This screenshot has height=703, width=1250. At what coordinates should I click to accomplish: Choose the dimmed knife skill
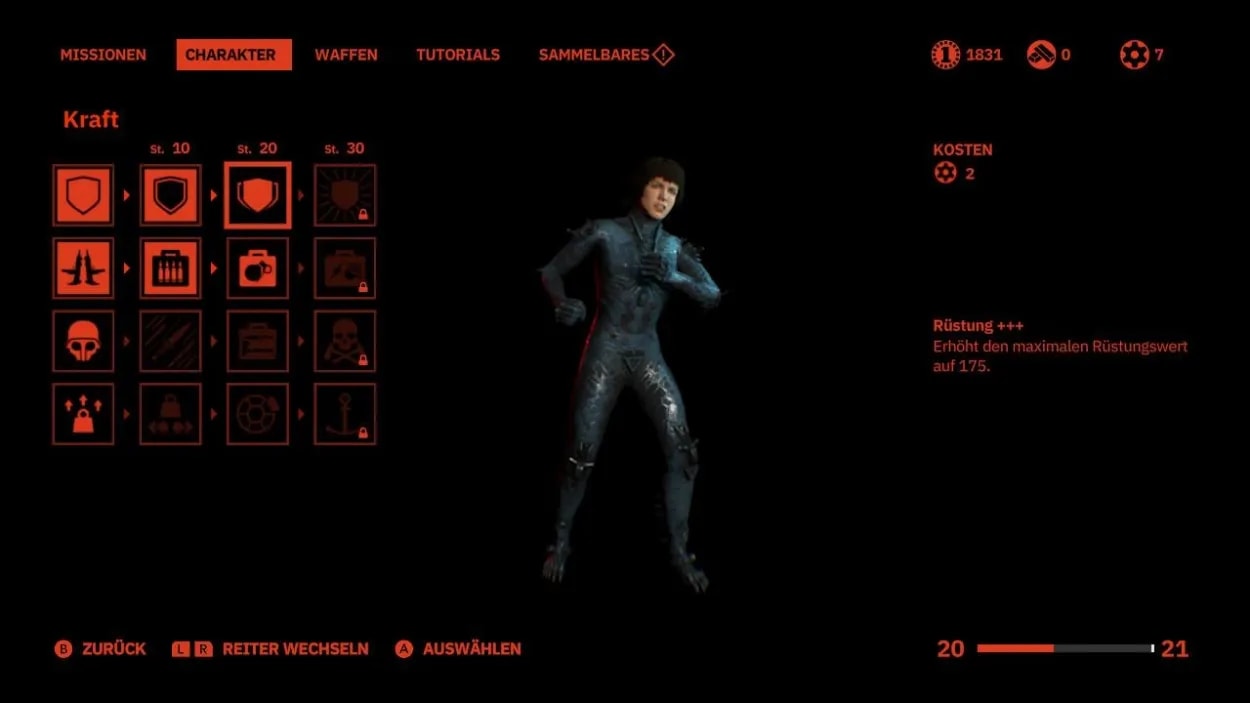click(x=170, y=341)
